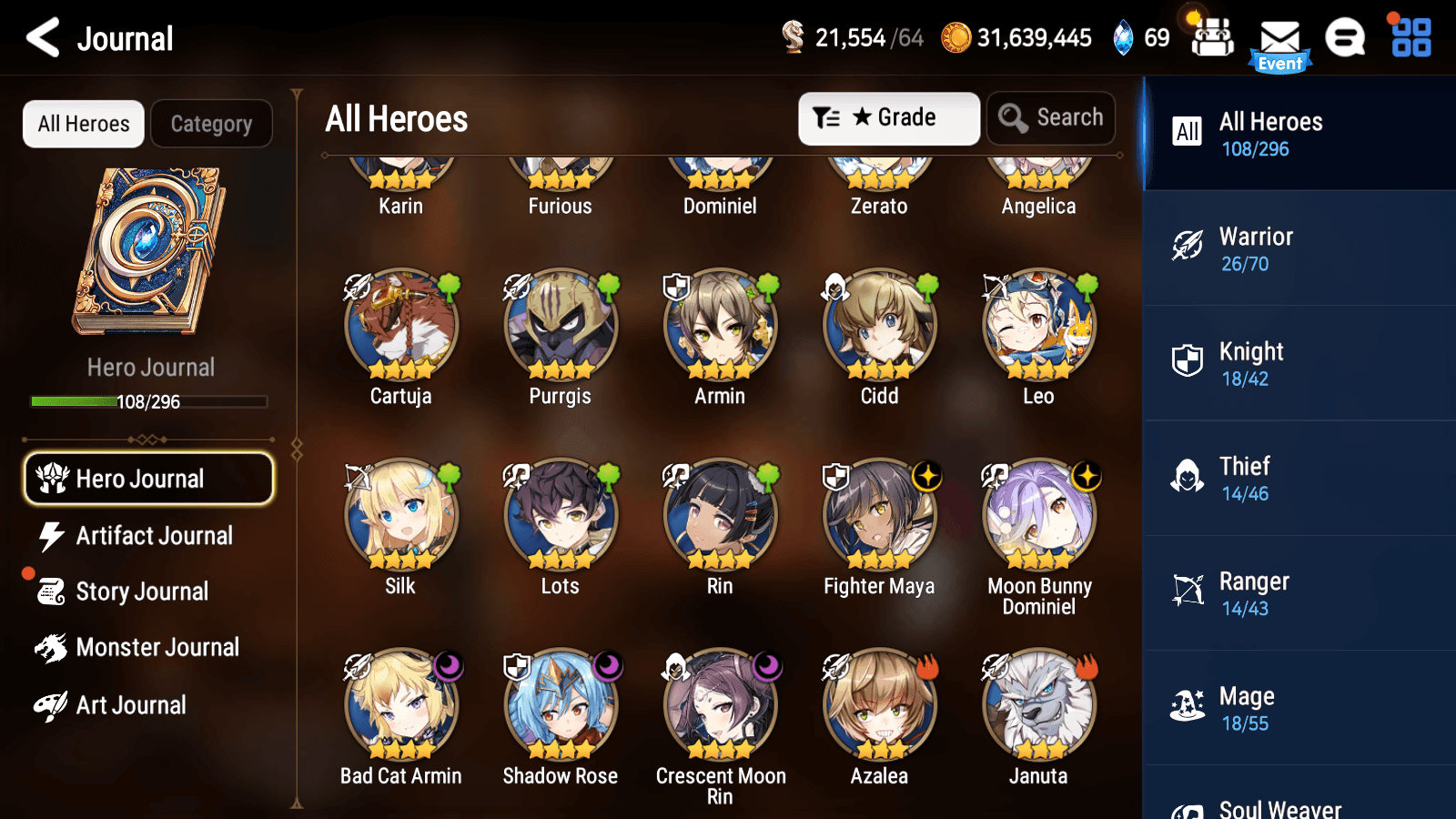Switch to the Category tab
The height and width of the screenshot is (819, 1456).
pyautogui.click(x=211, y=124)
